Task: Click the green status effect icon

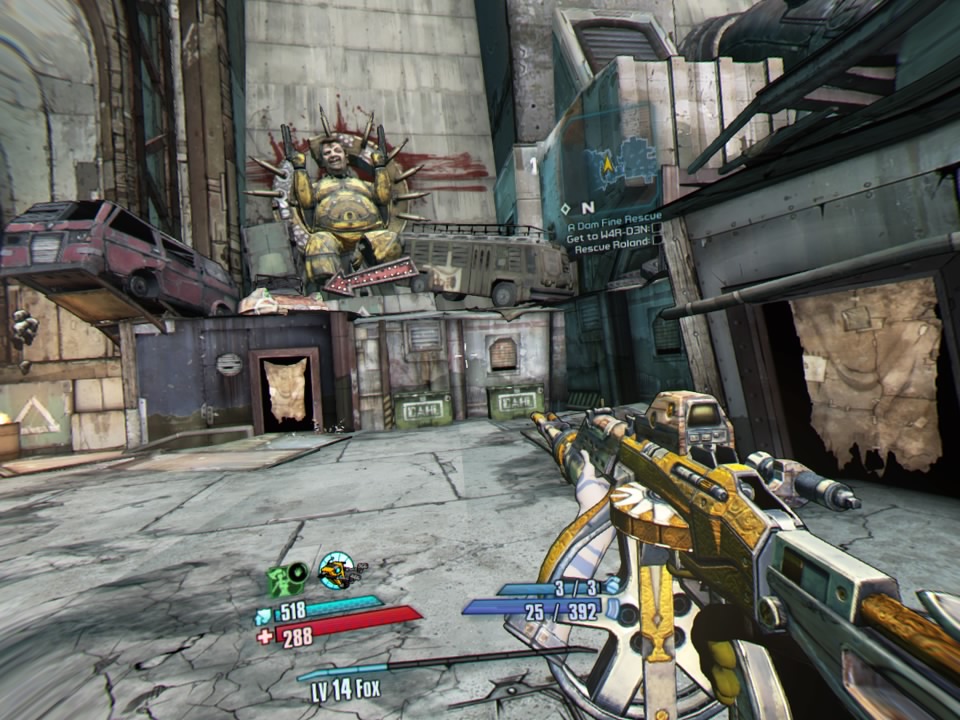Action: click(286, 579)
